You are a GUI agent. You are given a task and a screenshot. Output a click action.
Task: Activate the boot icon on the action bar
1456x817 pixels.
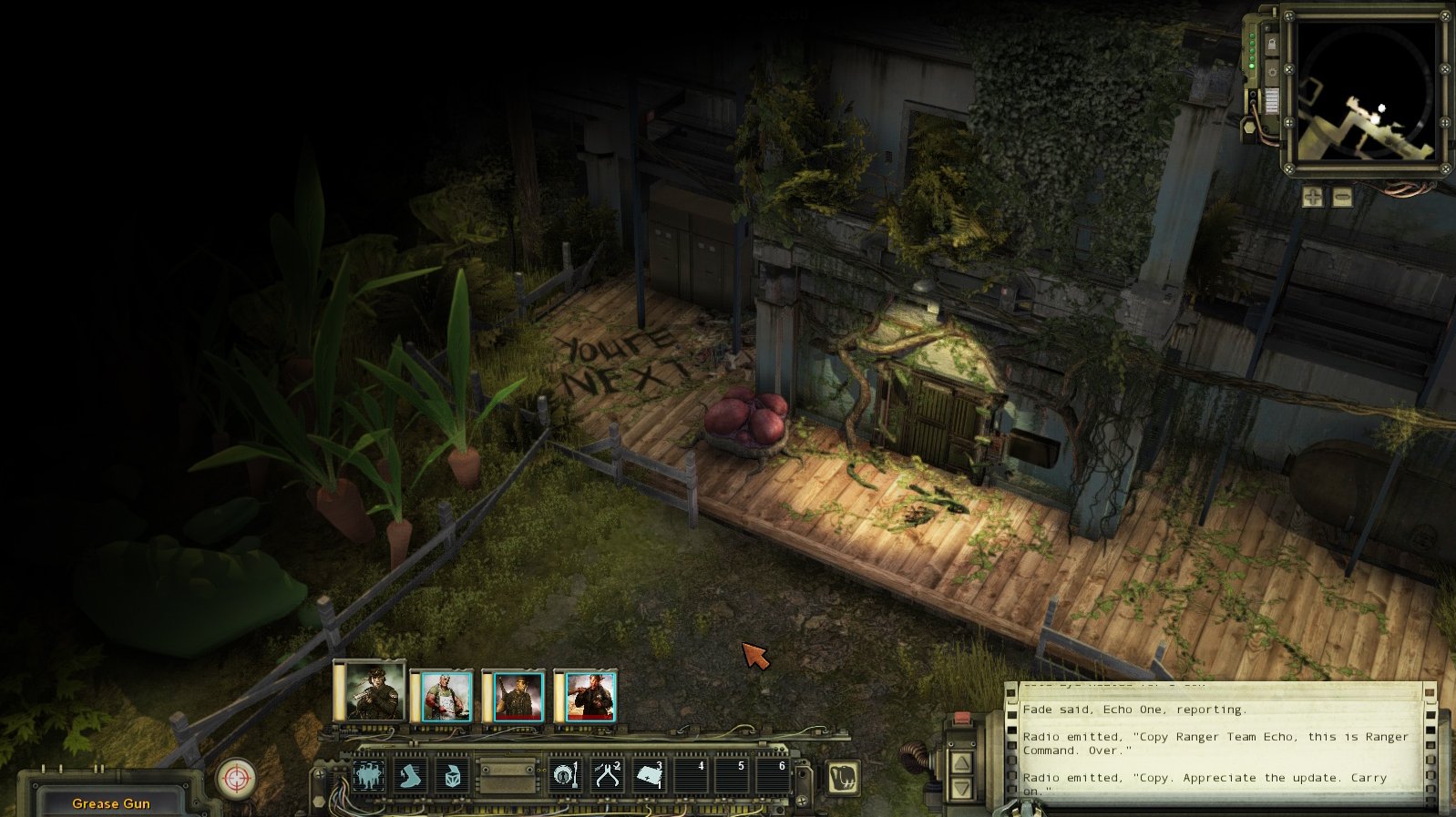tap(411, 777)
